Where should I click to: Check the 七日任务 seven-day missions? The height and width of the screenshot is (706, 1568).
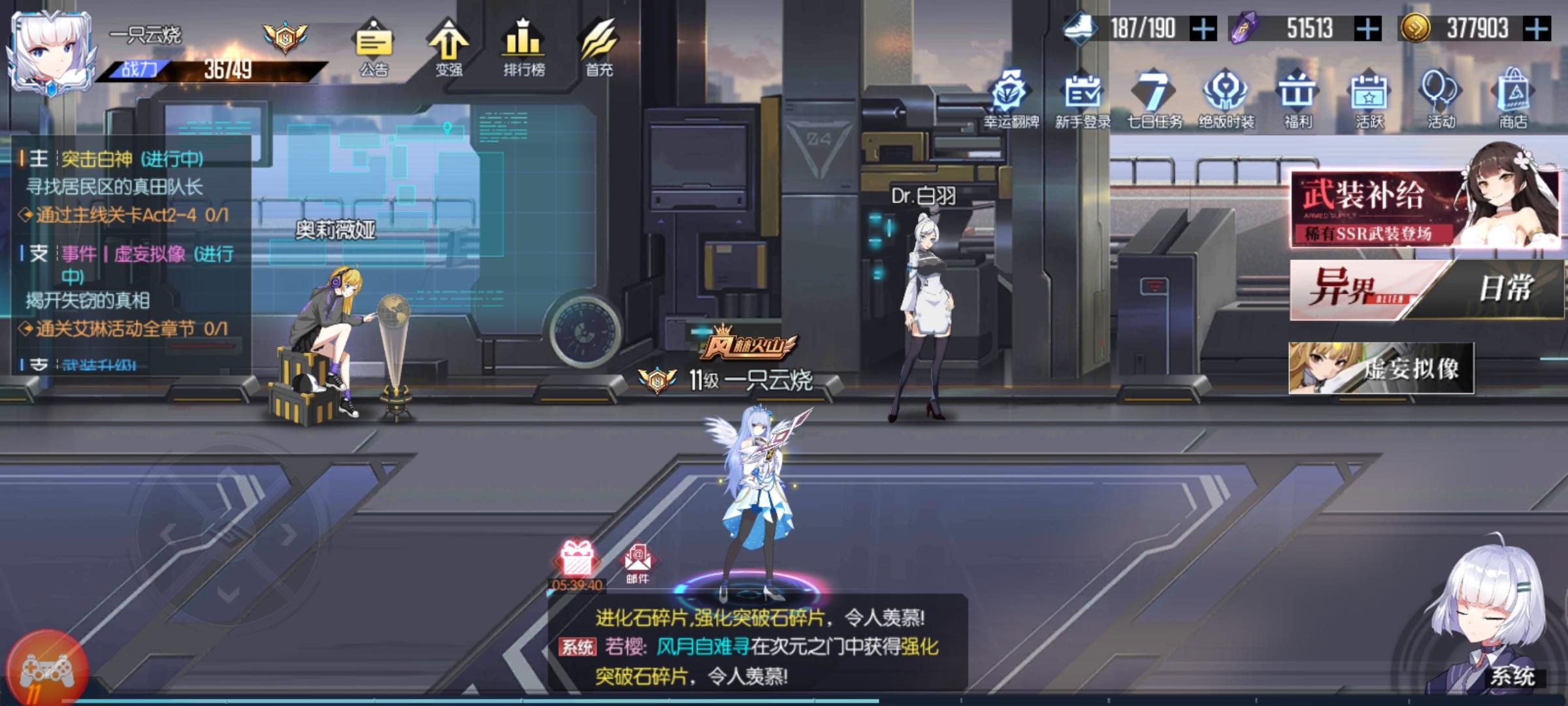tap(1156, 98)
